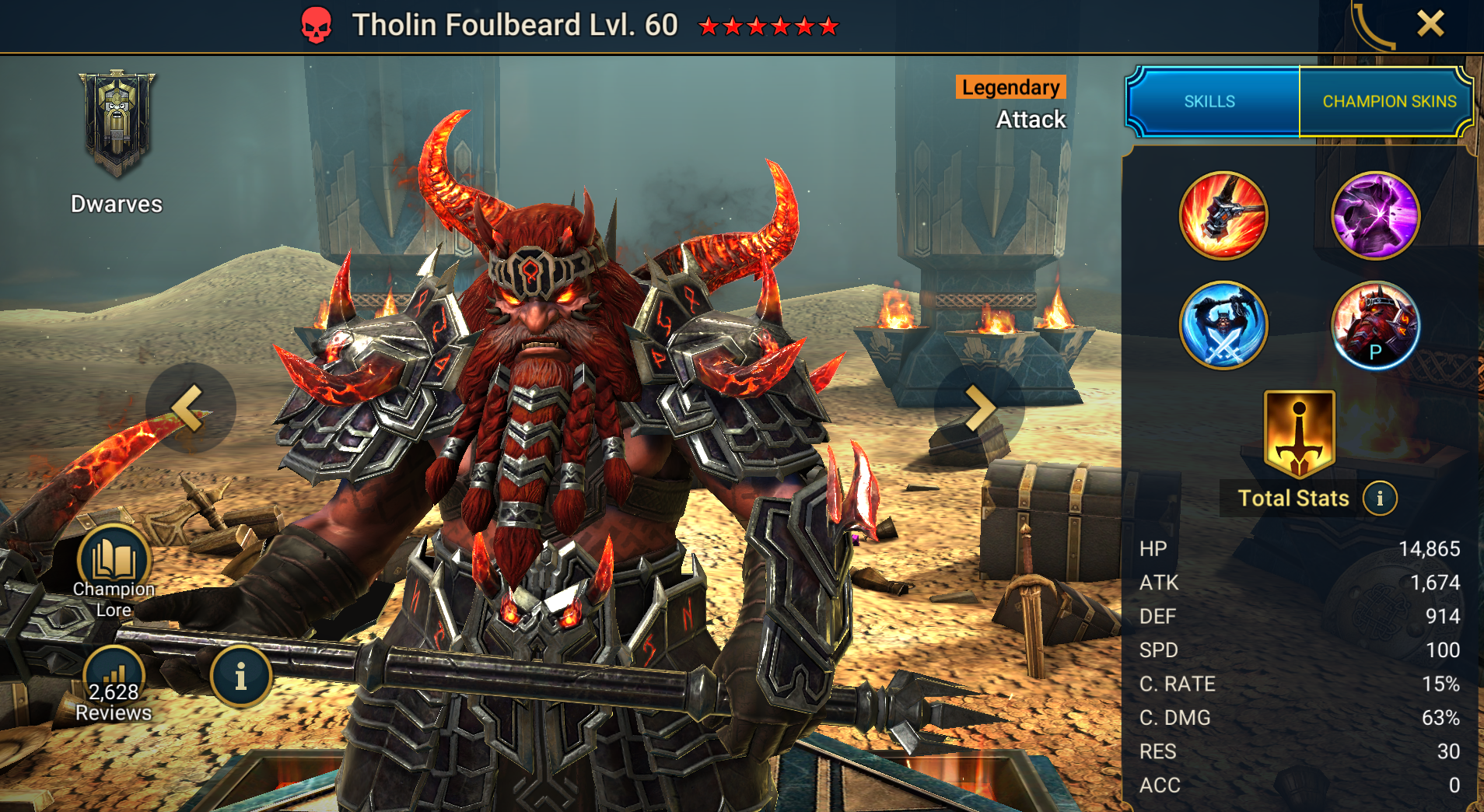Viewport: 1484px width, 812px height.
Task: Select the flaming hammer skill icon
Action: coord(1223,215)
